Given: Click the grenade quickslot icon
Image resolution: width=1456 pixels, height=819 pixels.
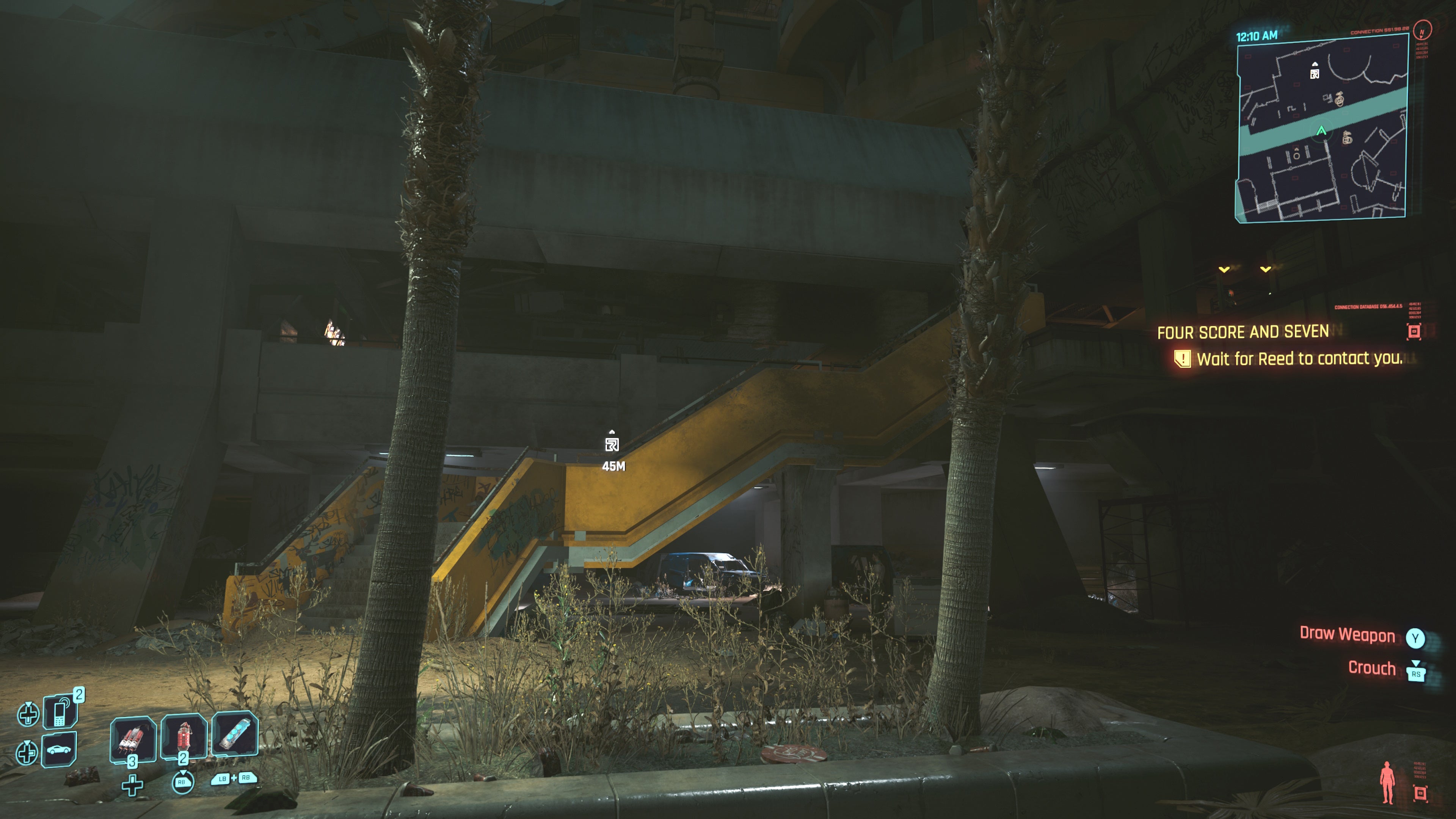Looking at the screenshot, I should [184, 735].
